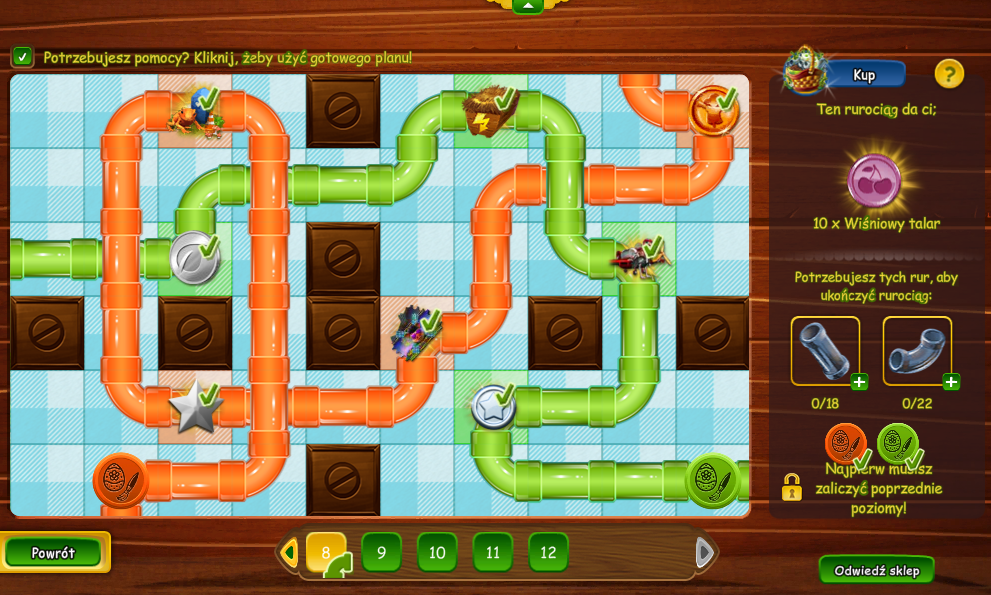Go to level 12

(548, 552)
